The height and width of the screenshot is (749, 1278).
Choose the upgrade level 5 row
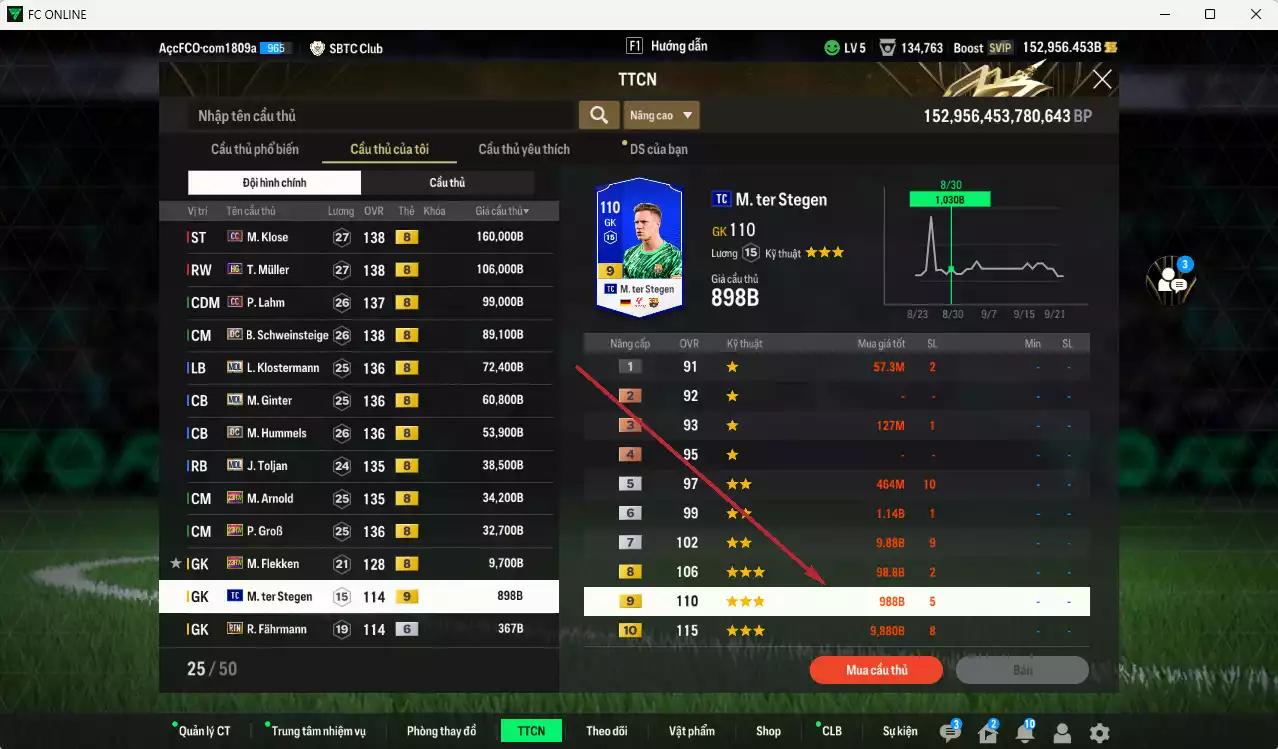click(836, 484)
